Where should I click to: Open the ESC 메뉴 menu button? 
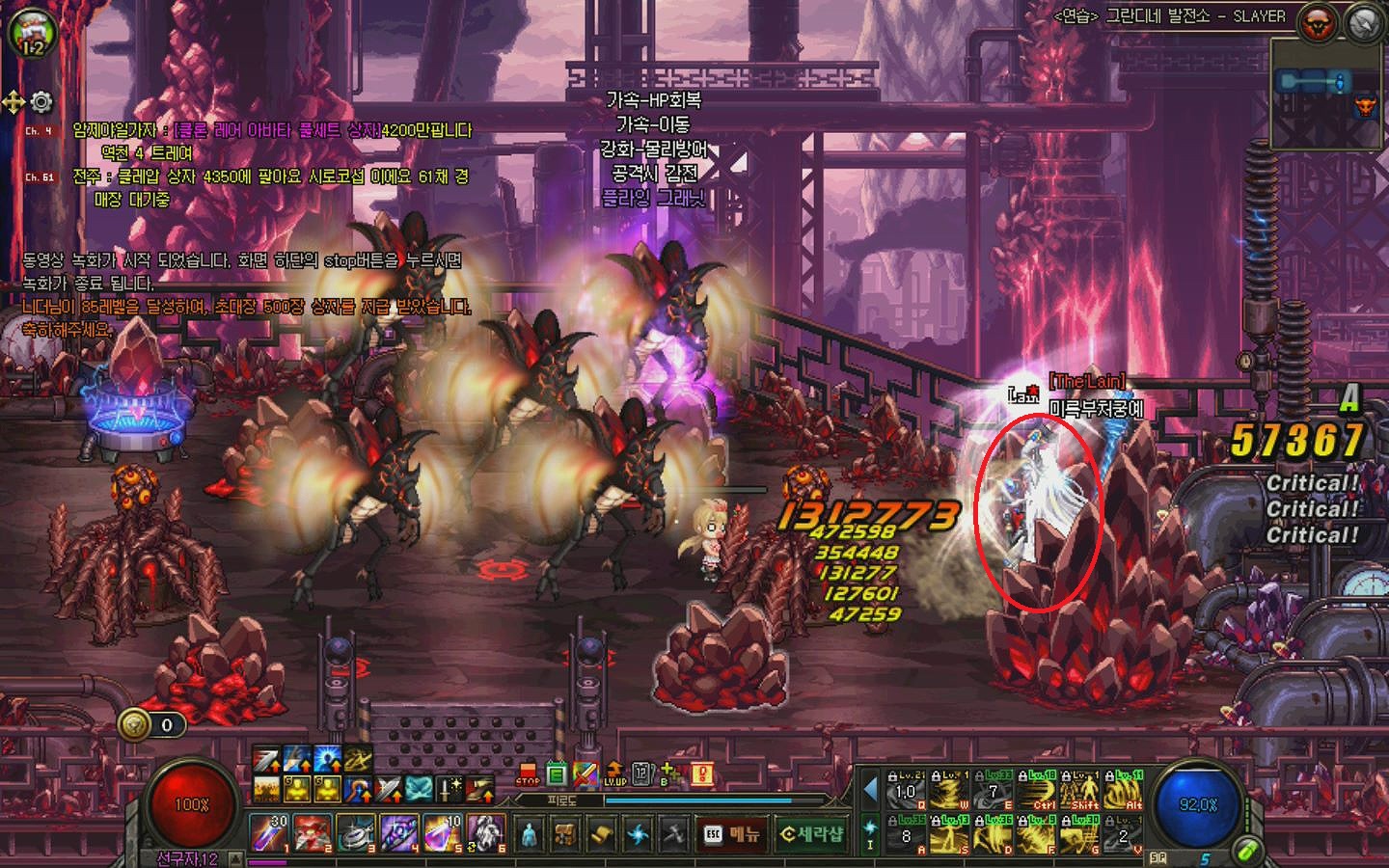click(730, 834)
